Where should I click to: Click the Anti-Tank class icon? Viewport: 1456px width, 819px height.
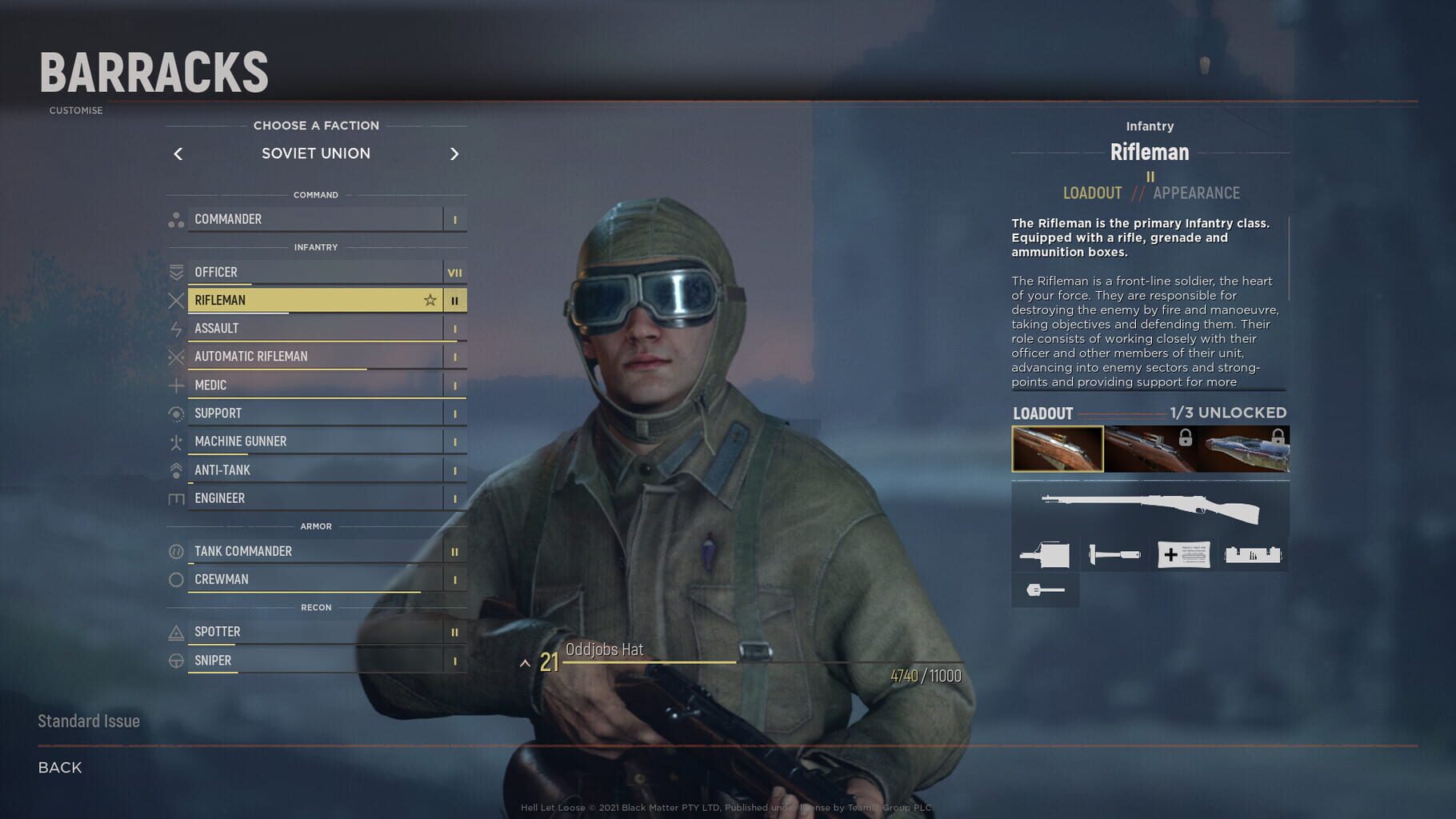(177, 469)
